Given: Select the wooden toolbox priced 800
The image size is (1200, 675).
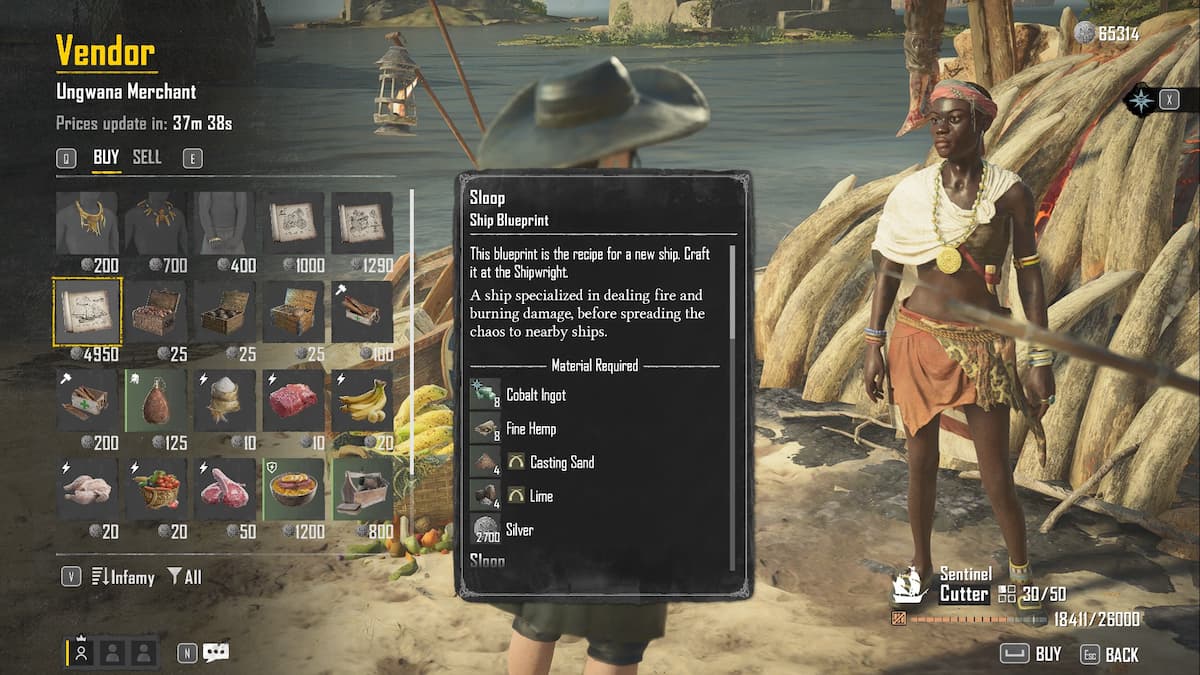Looking at the screenshot, I should tap(362, 488).
